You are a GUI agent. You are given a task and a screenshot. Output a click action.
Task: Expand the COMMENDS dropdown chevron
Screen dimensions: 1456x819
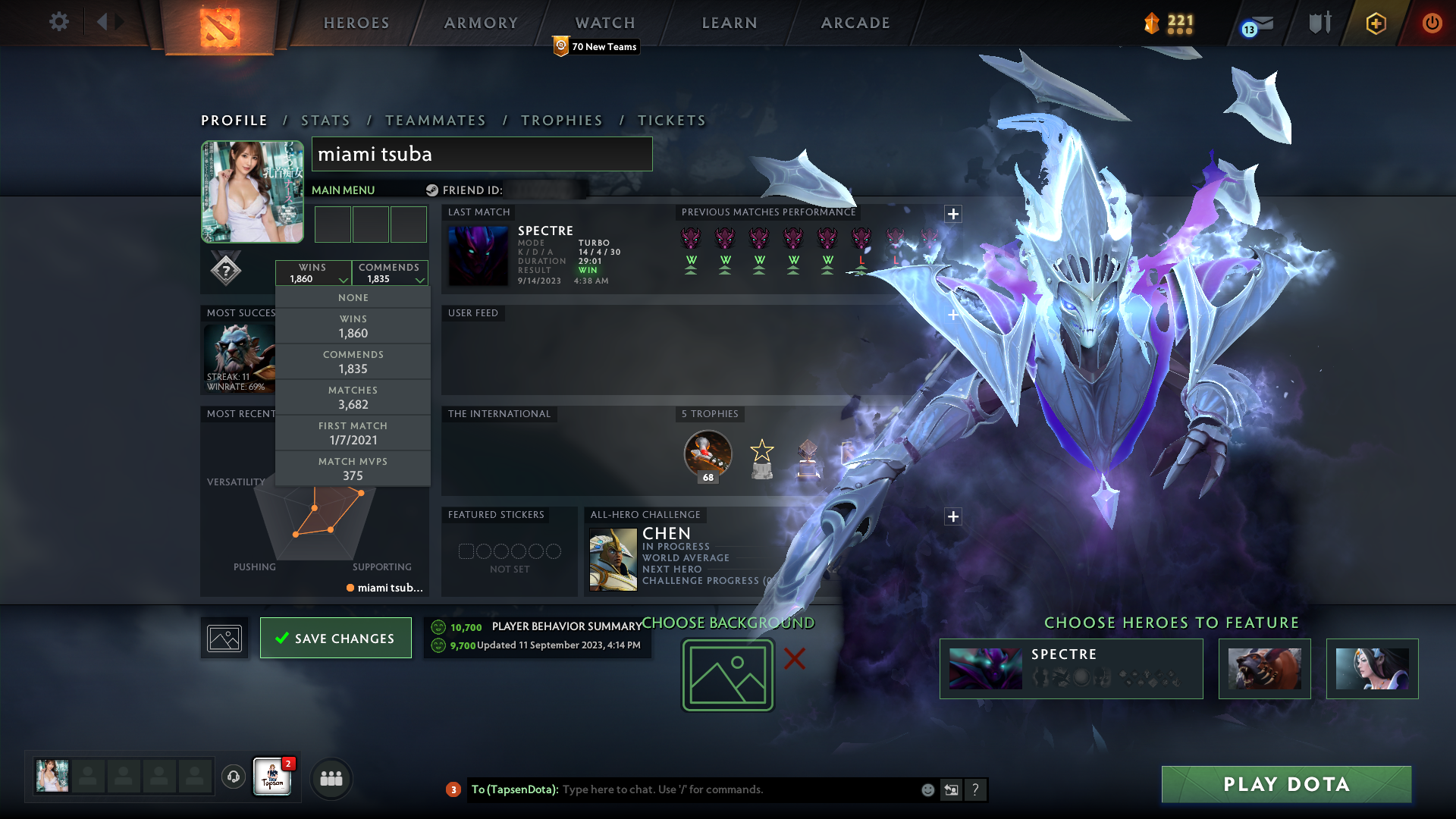[x=420, y=280]
